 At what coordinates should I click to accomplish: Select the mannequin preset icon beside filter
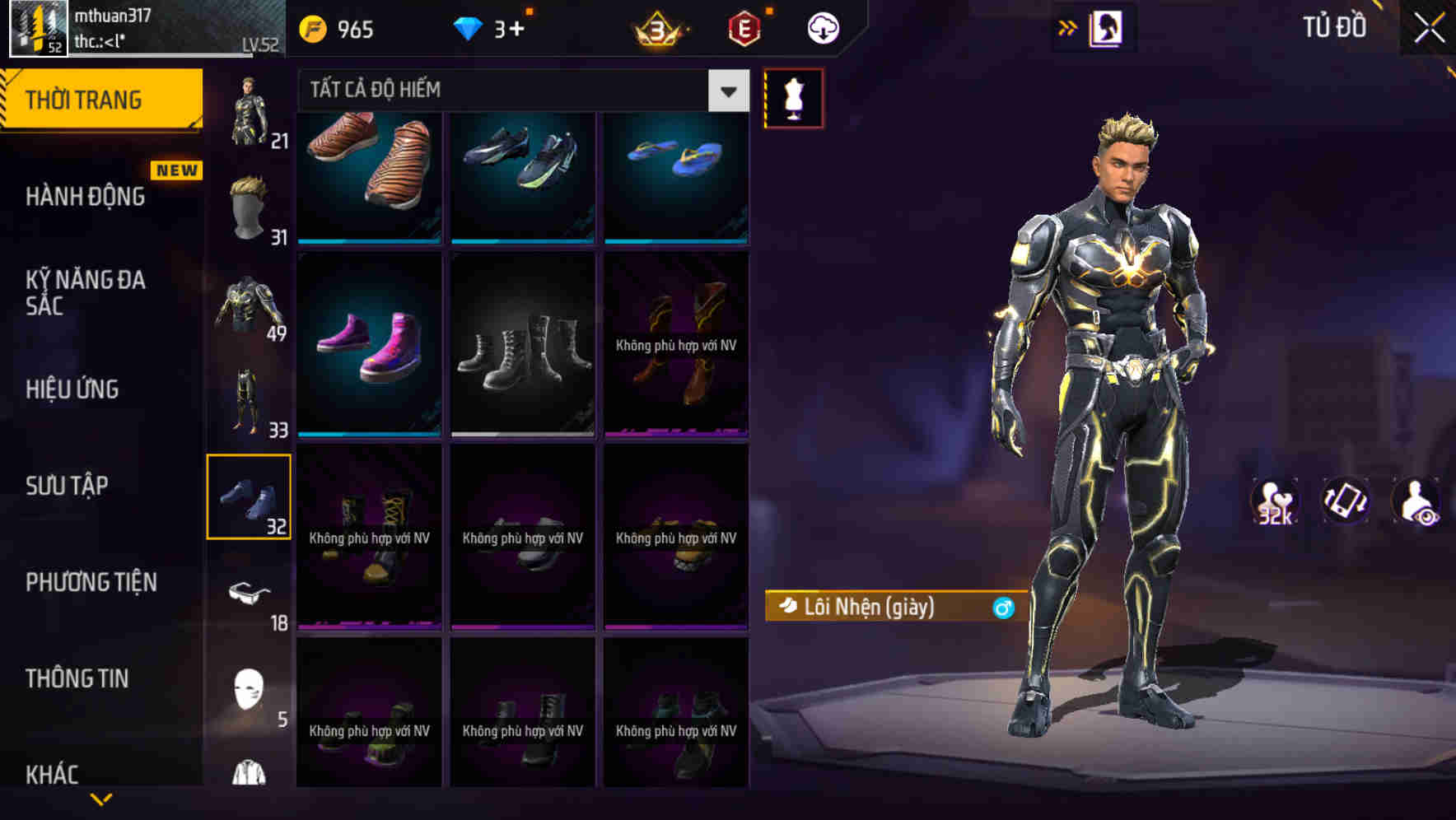click(793, 97)
